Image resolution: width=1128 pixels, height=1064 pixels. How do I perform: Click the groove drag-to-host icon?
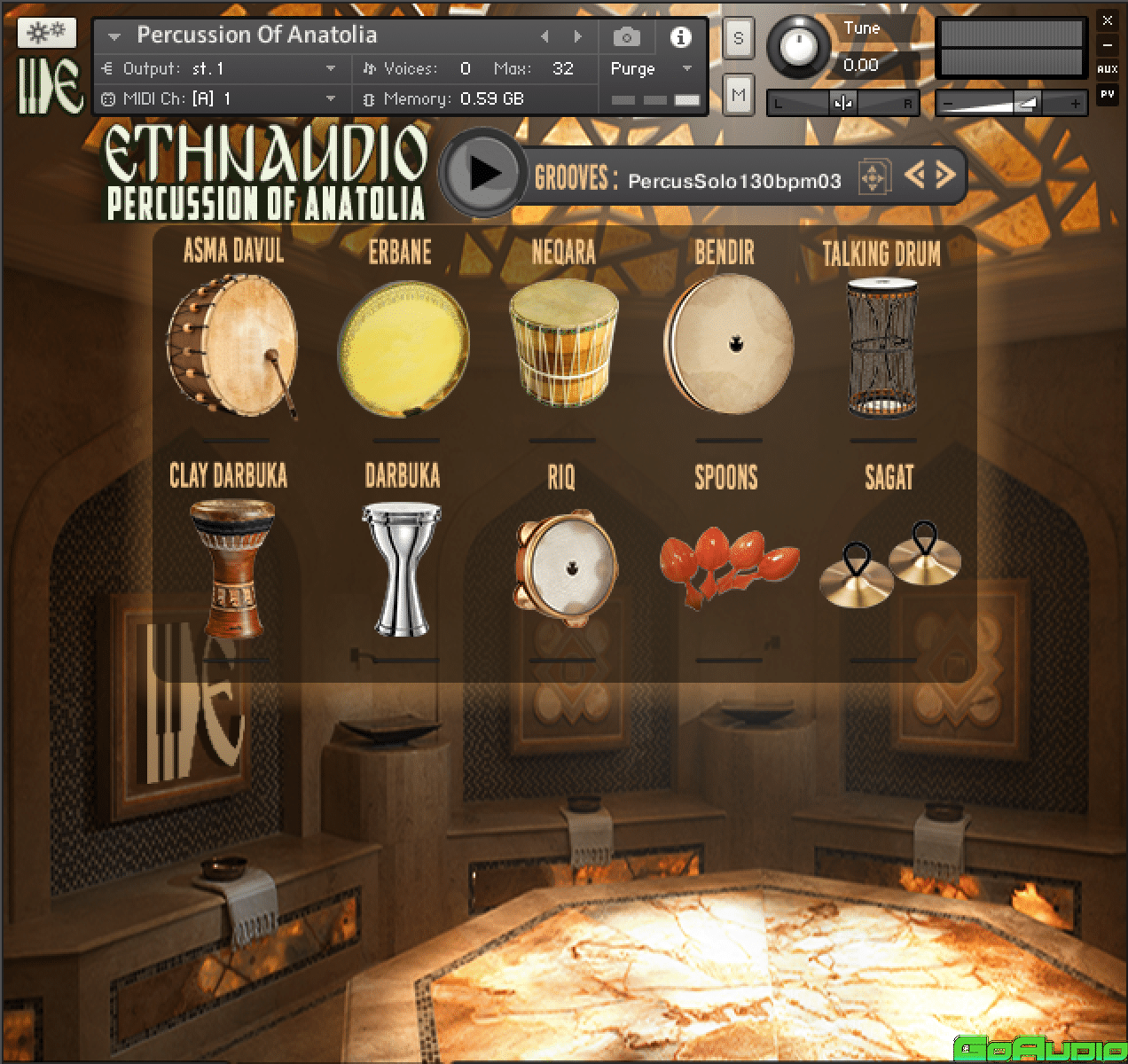coord(873,178)
